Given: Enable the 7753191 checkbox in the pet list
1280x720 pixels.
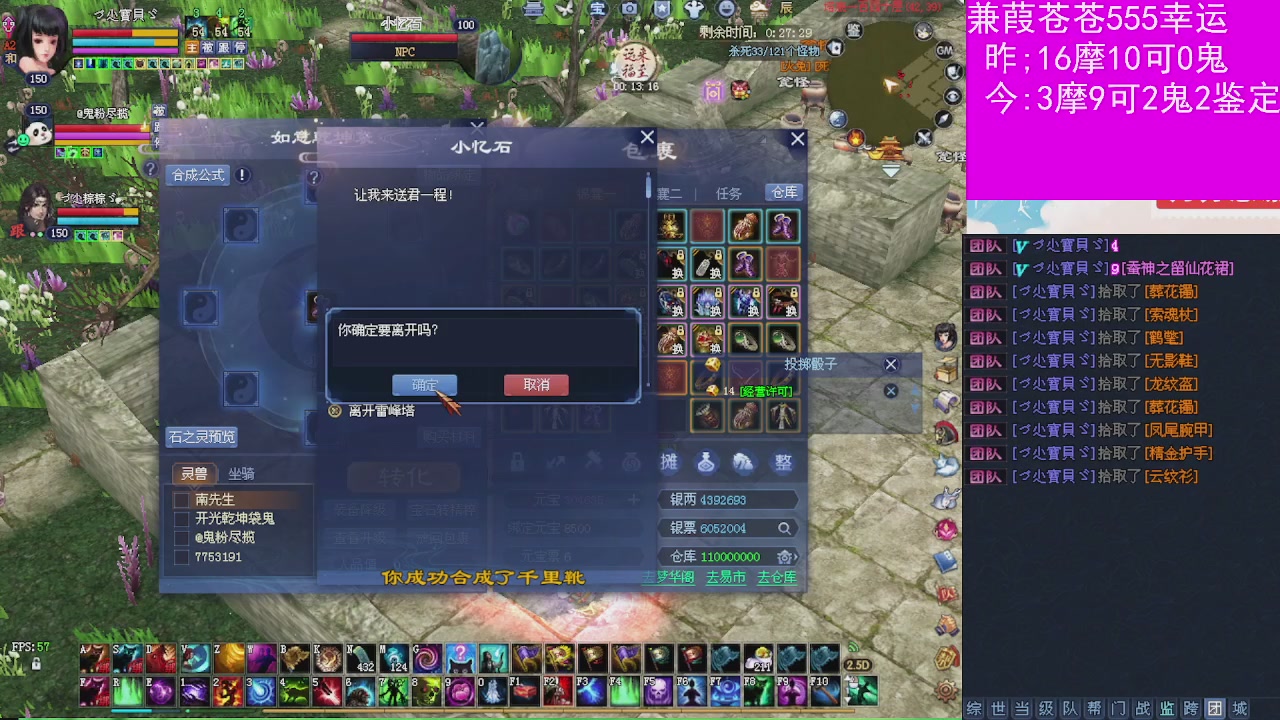Looking at the screenshot, I should click(180, 557).
